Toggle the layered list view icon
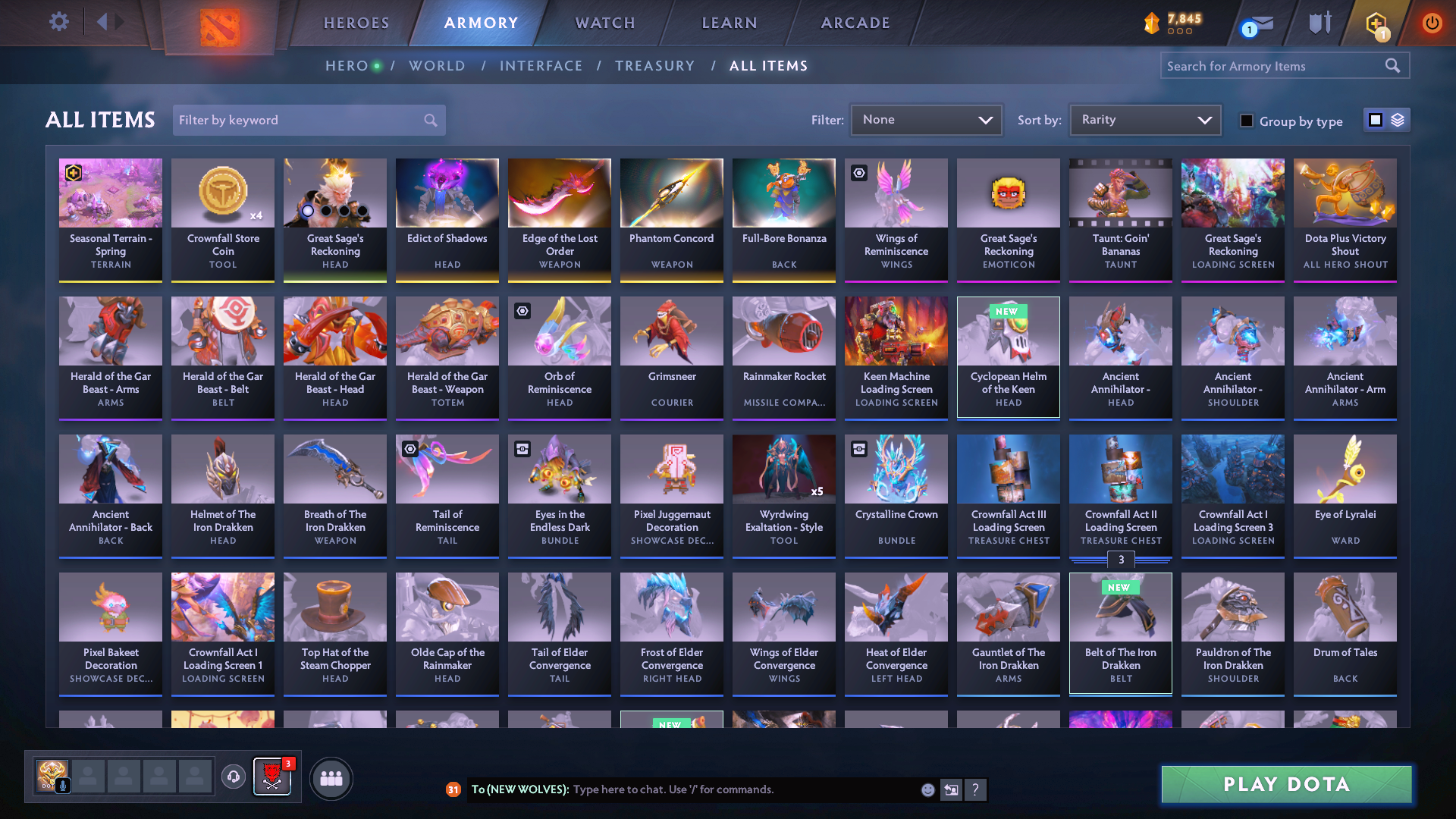Viewport: 1456px width, 819px height. pos(1395,120)
